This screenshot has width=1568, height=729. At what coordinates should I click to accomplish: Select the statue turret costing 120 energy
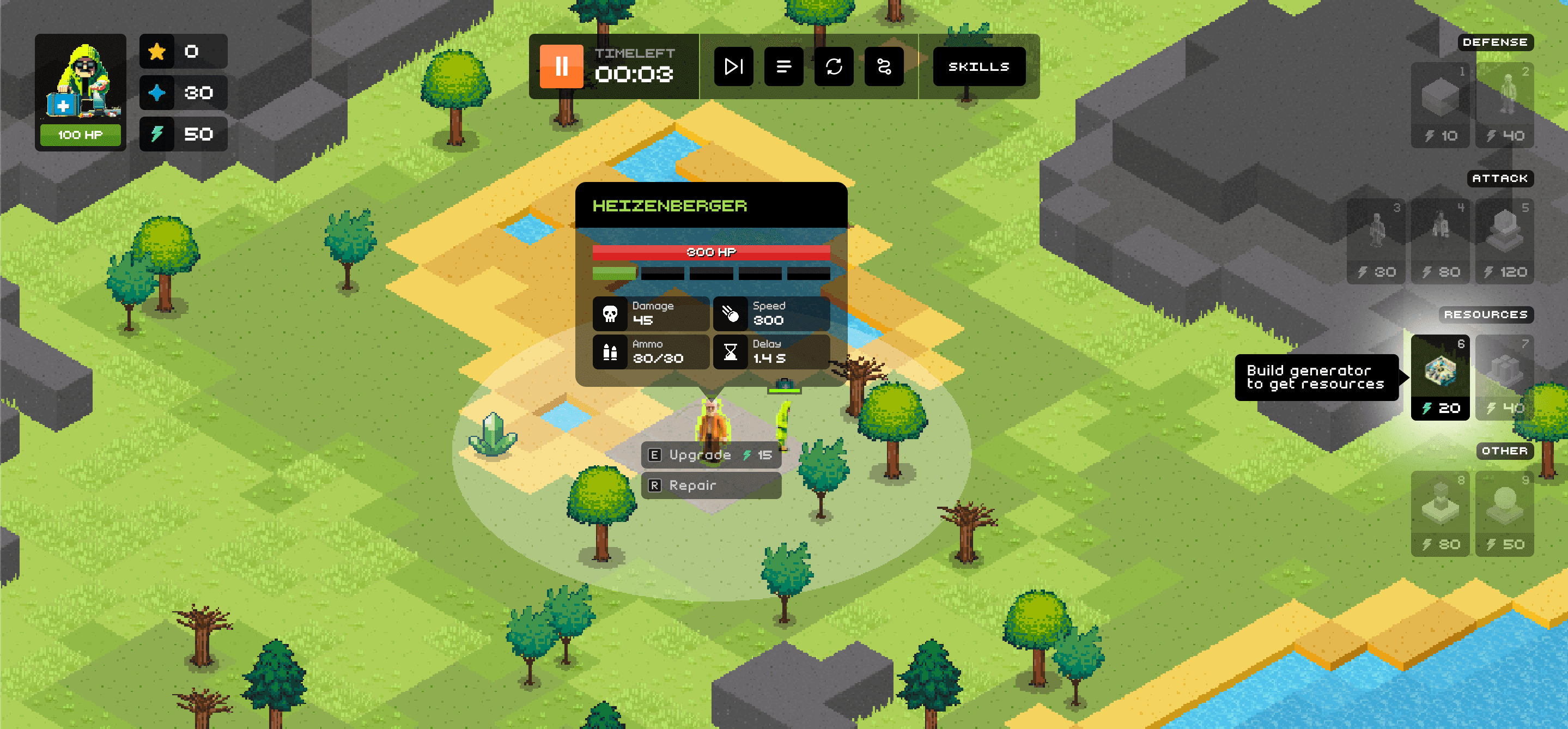(1505, 240)
